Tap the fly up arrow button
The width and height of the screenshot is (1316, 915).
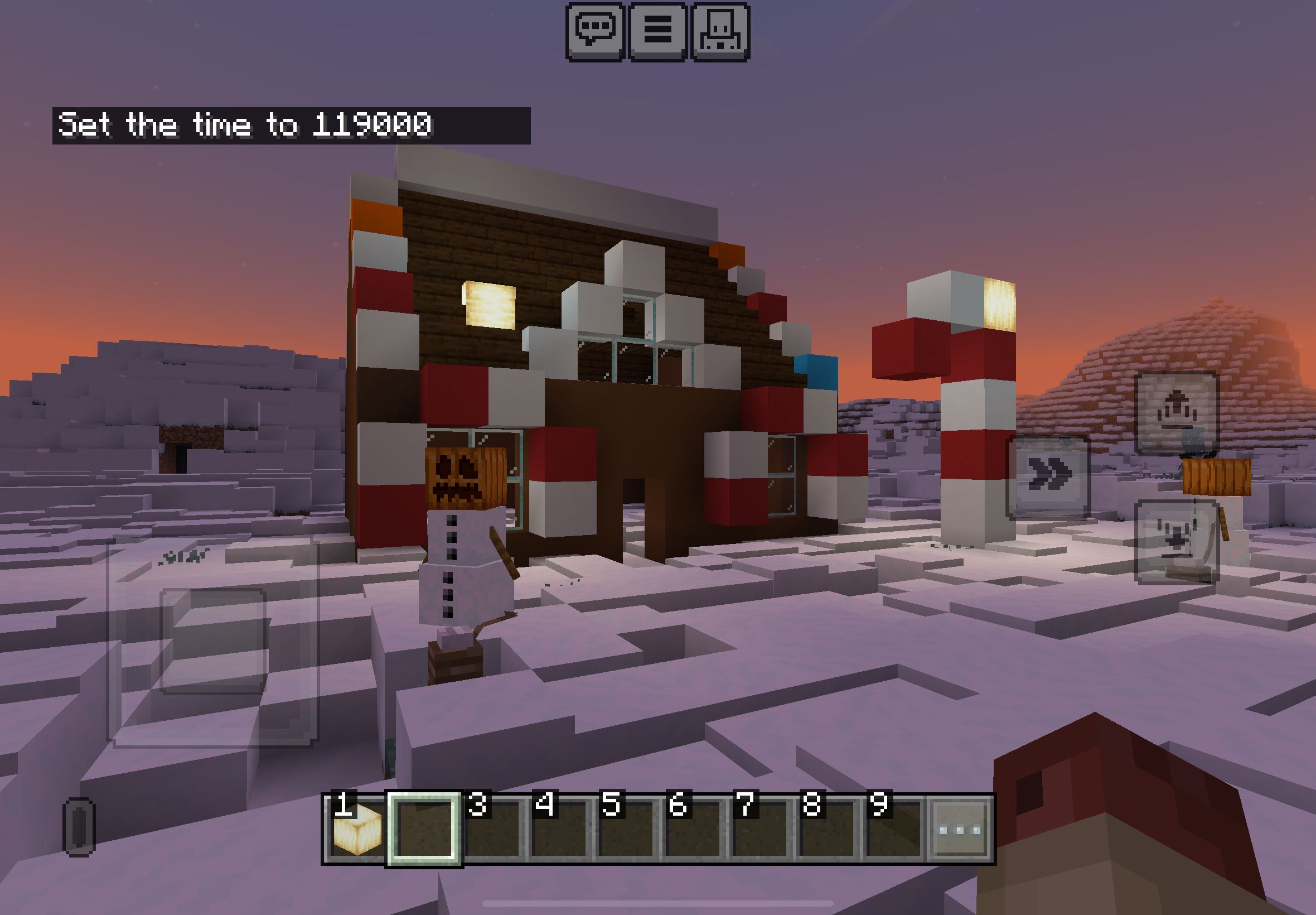click(1175, 412)
